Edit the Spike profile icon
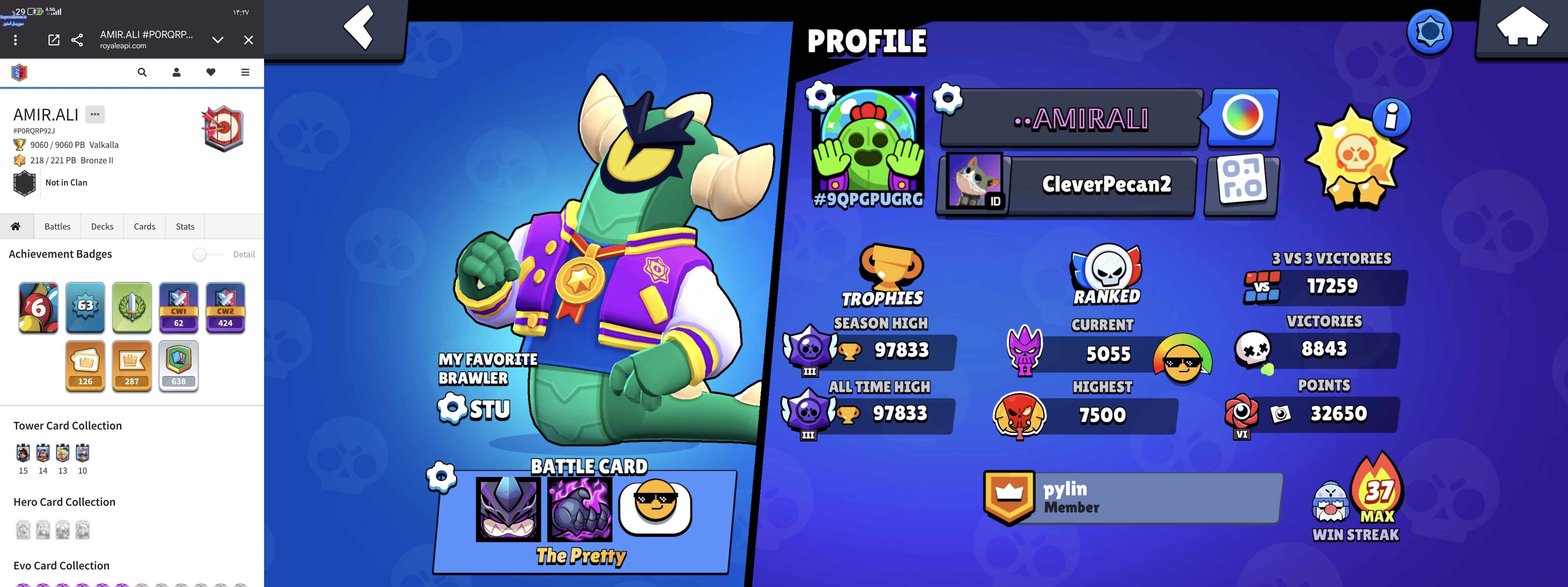 tap(820, 96)
